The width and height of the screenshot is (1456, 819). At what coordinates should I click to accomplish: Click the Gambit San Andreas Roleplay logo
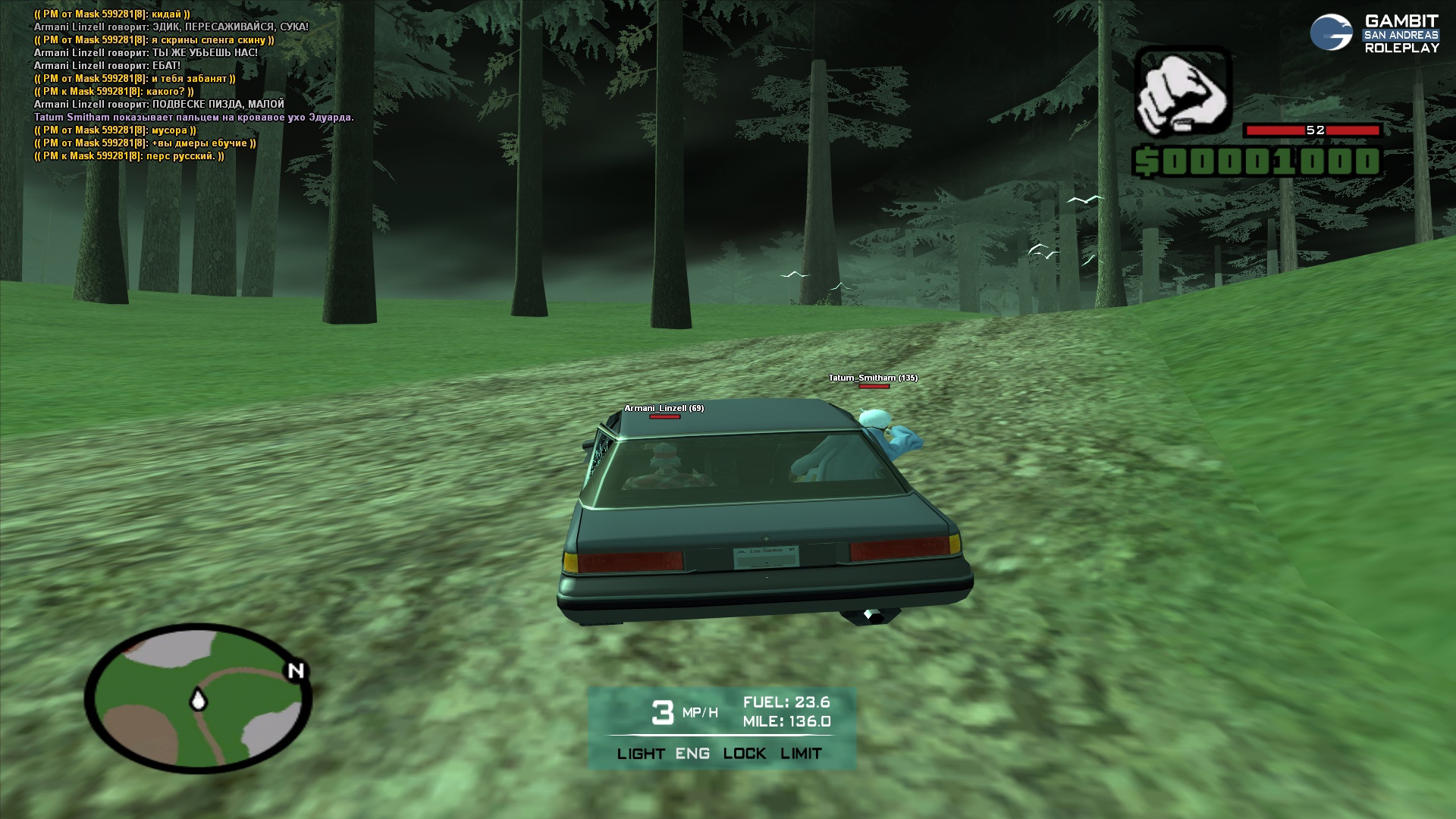point(1374,34)
